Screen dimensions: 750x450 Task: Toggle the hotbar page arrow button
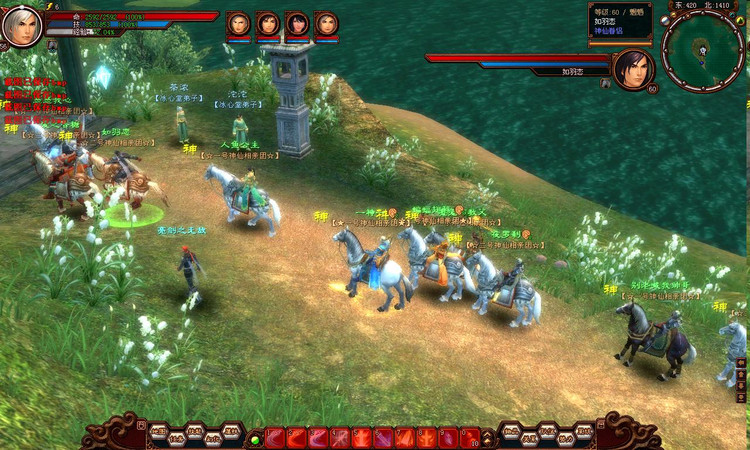tap(488, 438)
